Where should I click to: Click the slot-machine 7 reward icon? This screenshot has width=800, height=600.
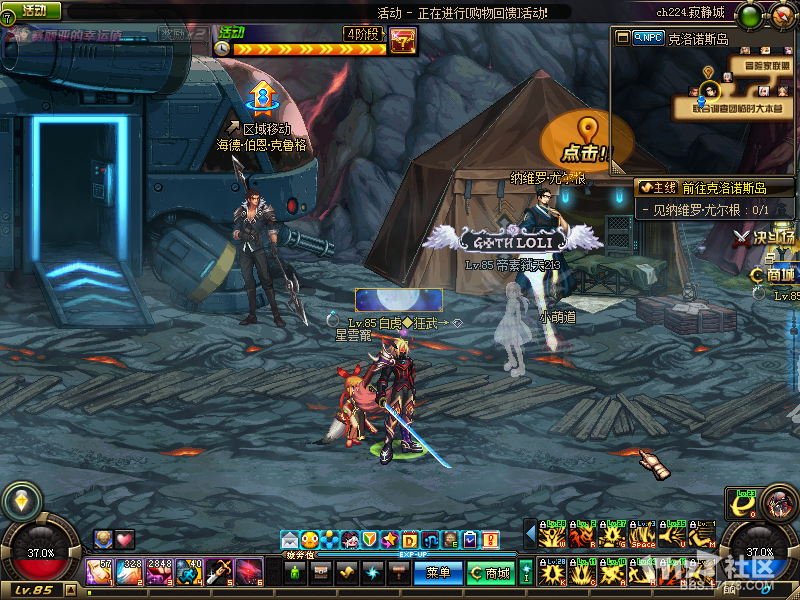click(402, 42)
